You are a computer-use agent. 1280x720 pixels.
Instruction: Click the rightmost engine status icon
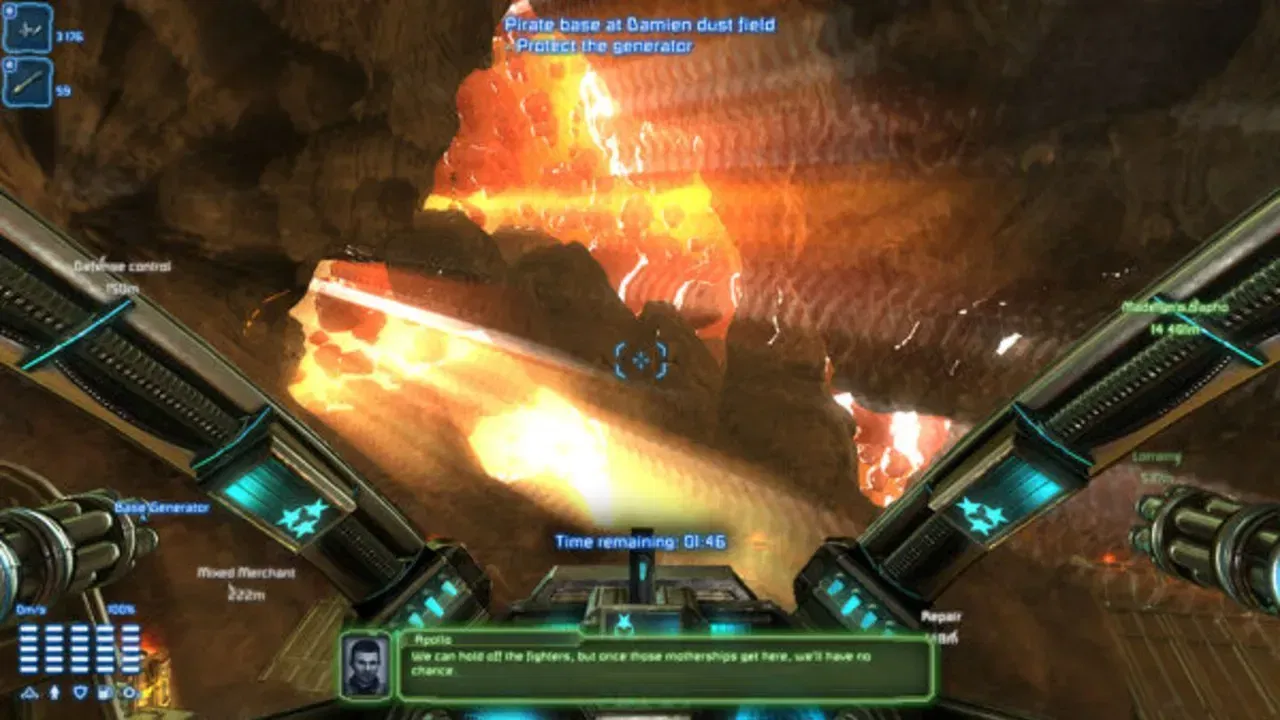pos(128,692)
